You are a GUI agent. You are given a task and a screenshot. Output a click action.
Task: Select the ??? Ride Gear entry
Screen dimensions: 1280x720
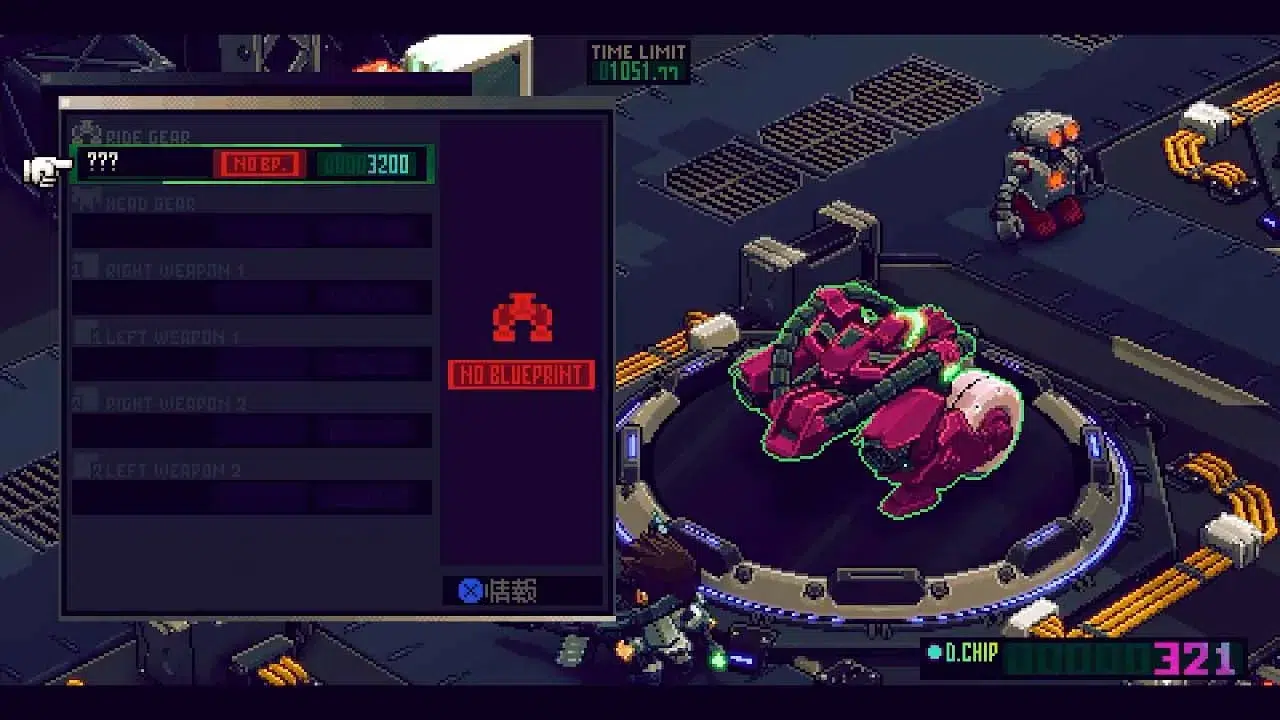252,164
